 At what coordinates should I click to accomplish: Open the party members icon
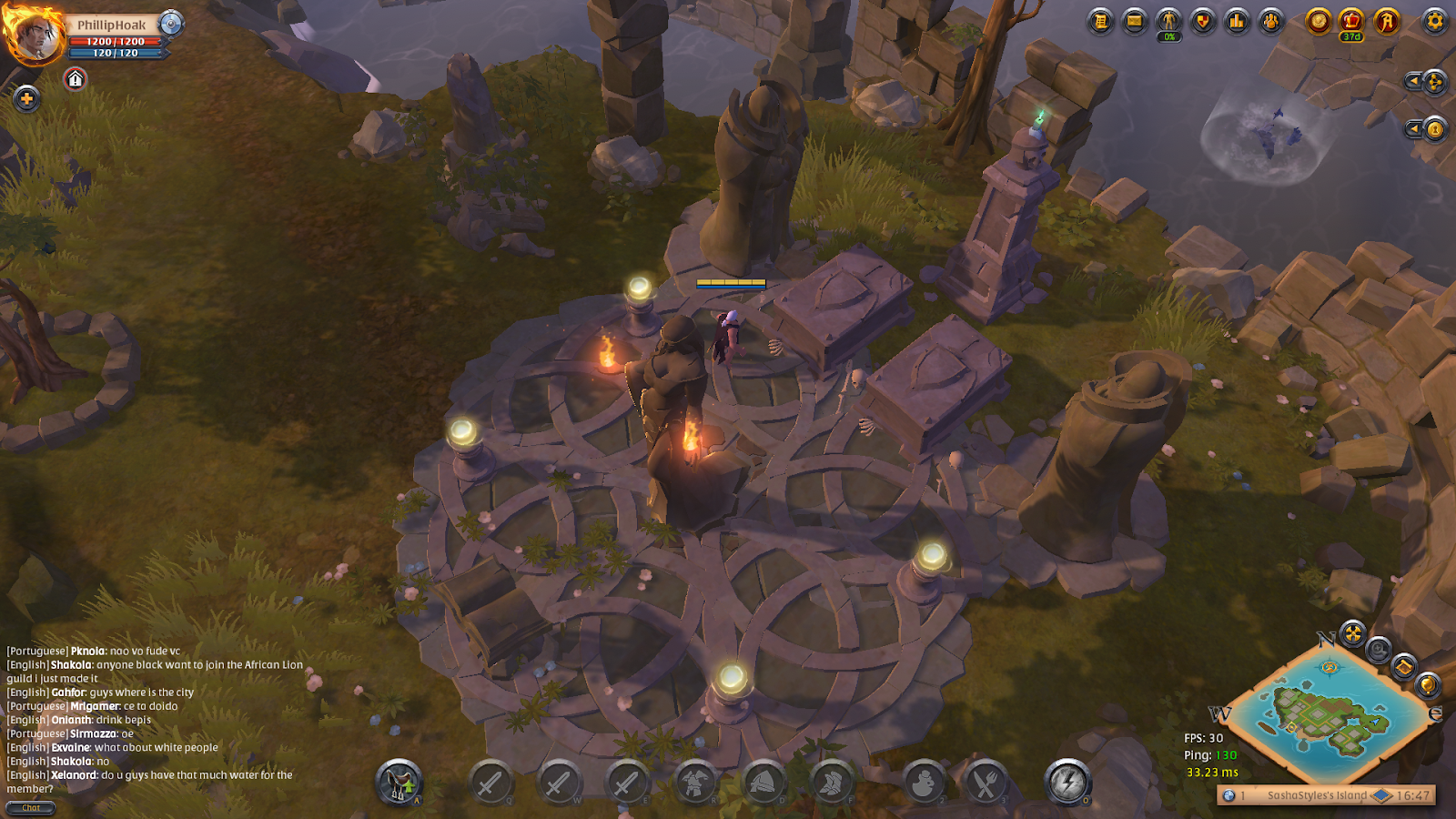1271,21
